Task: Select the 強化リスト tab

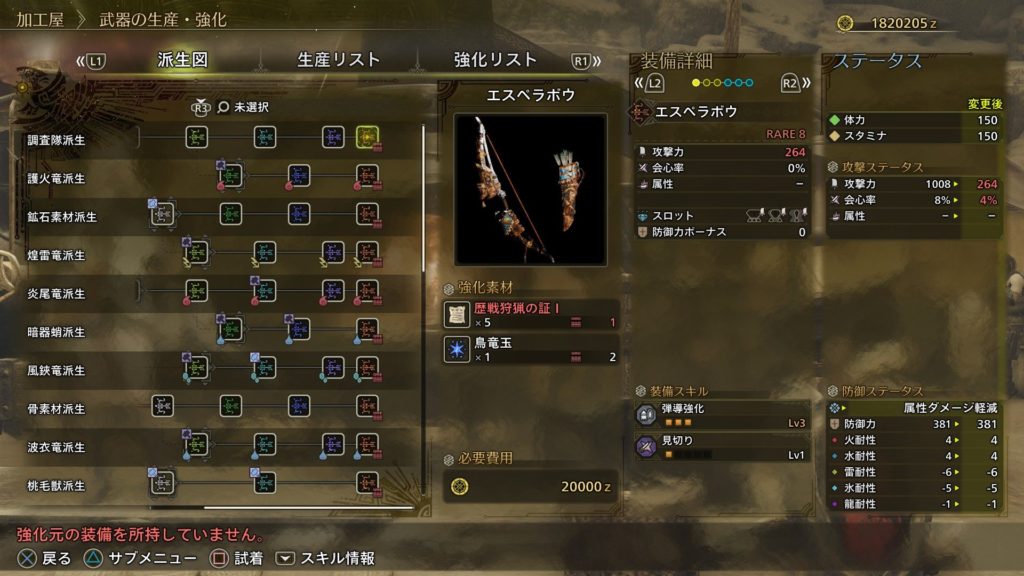Action: tap(495, 60)
